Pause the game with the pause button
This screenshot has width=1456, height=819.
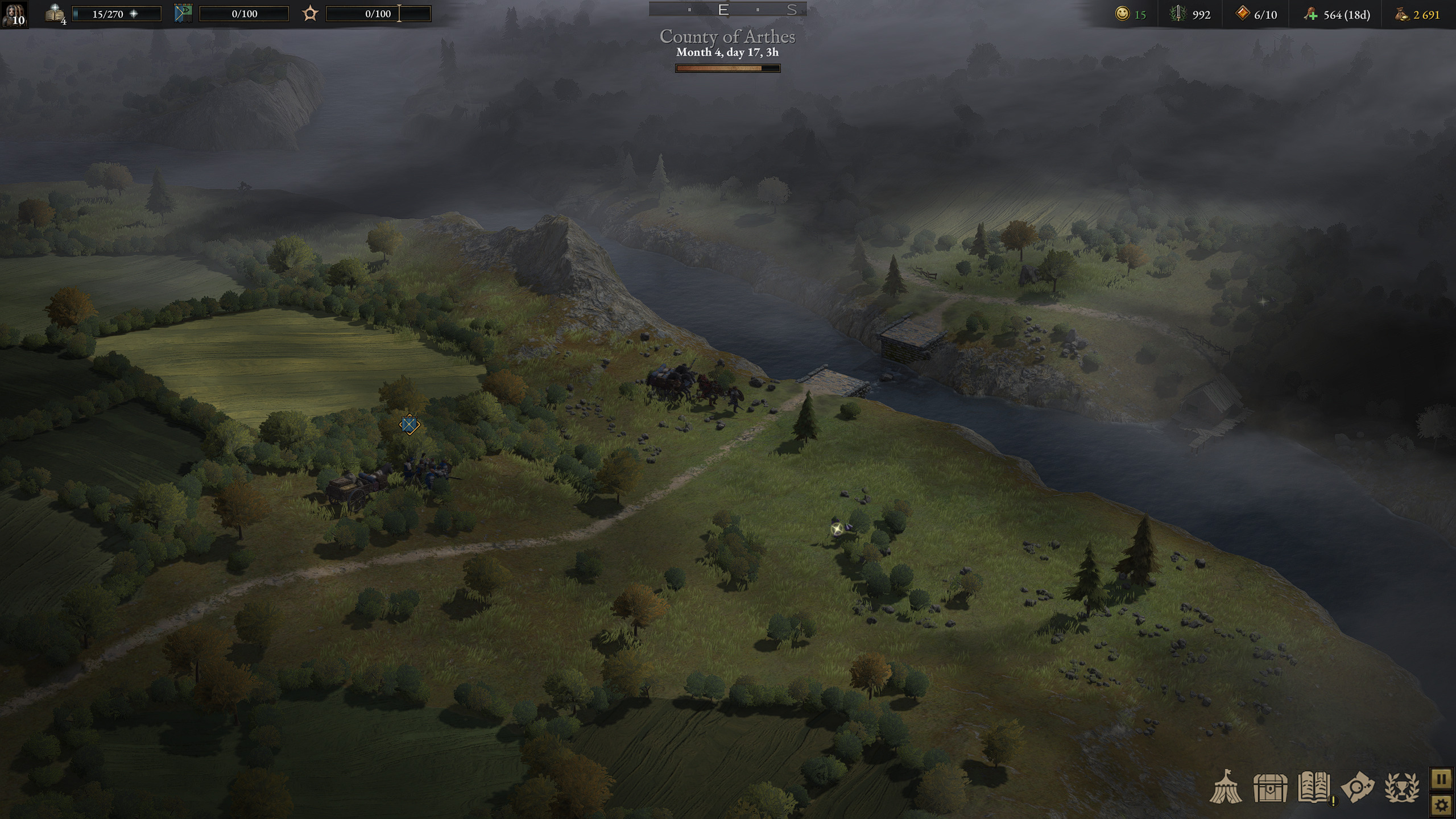(x=1441, y=779)
